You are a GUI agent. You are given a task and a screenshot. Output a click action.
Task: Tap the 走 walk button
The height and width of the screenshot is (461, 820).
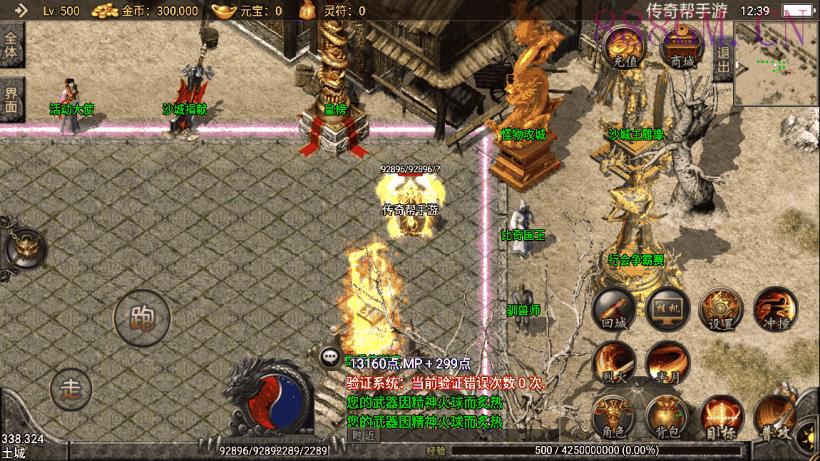(x=71, y=386)
